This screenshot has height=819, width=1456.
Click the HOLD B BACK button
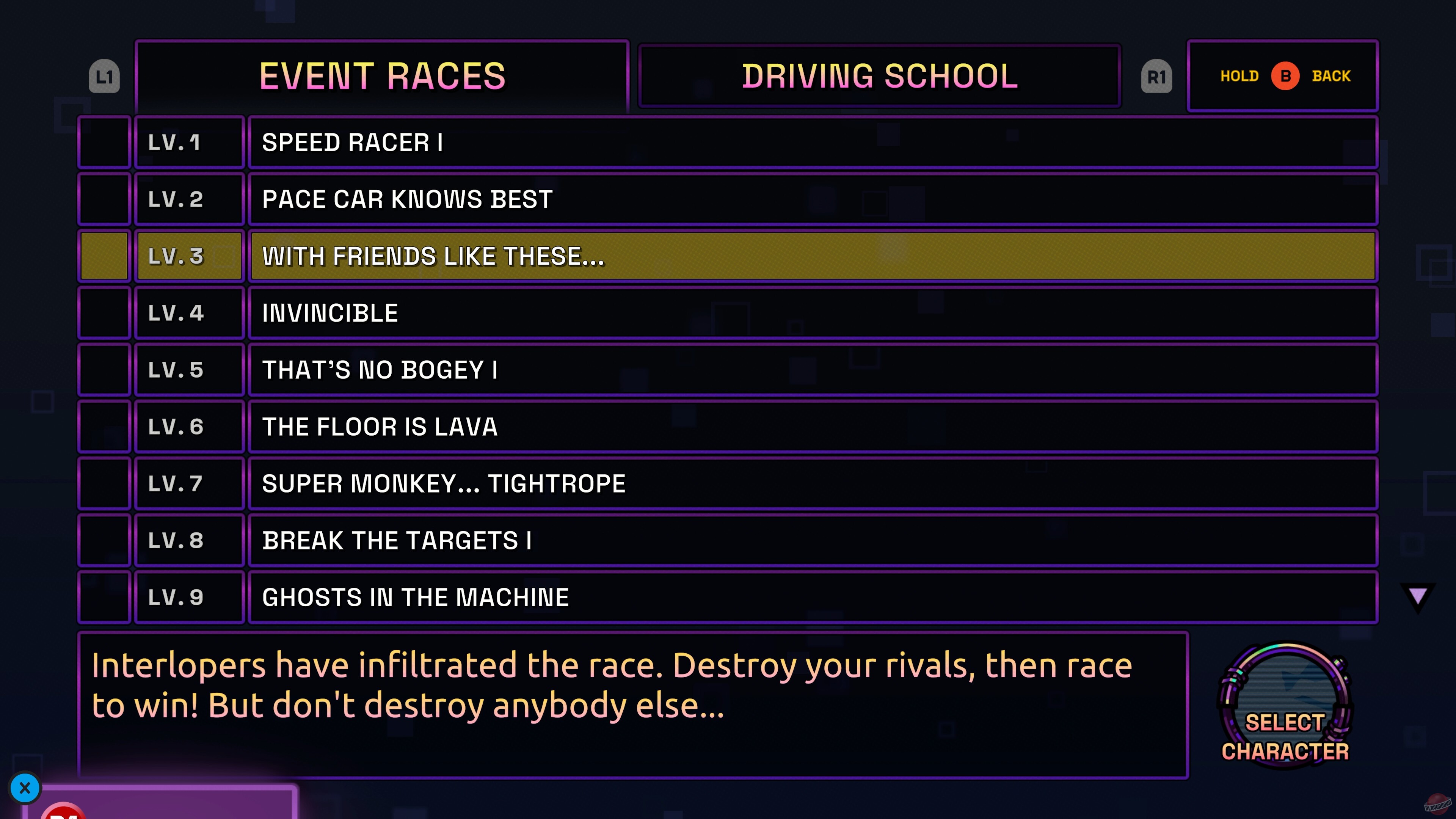tap(1283, 76)
